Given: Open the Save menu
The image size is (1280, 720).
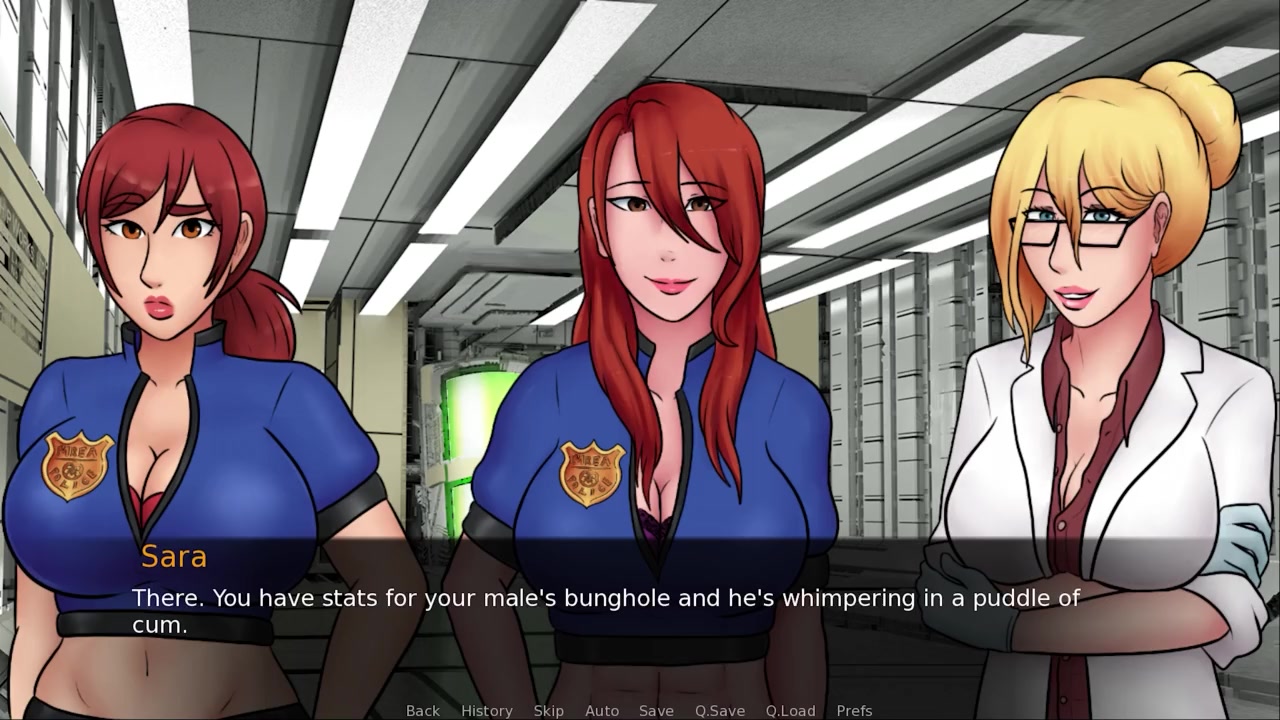Looking at the screenshot, I should (x=656, y=710).
